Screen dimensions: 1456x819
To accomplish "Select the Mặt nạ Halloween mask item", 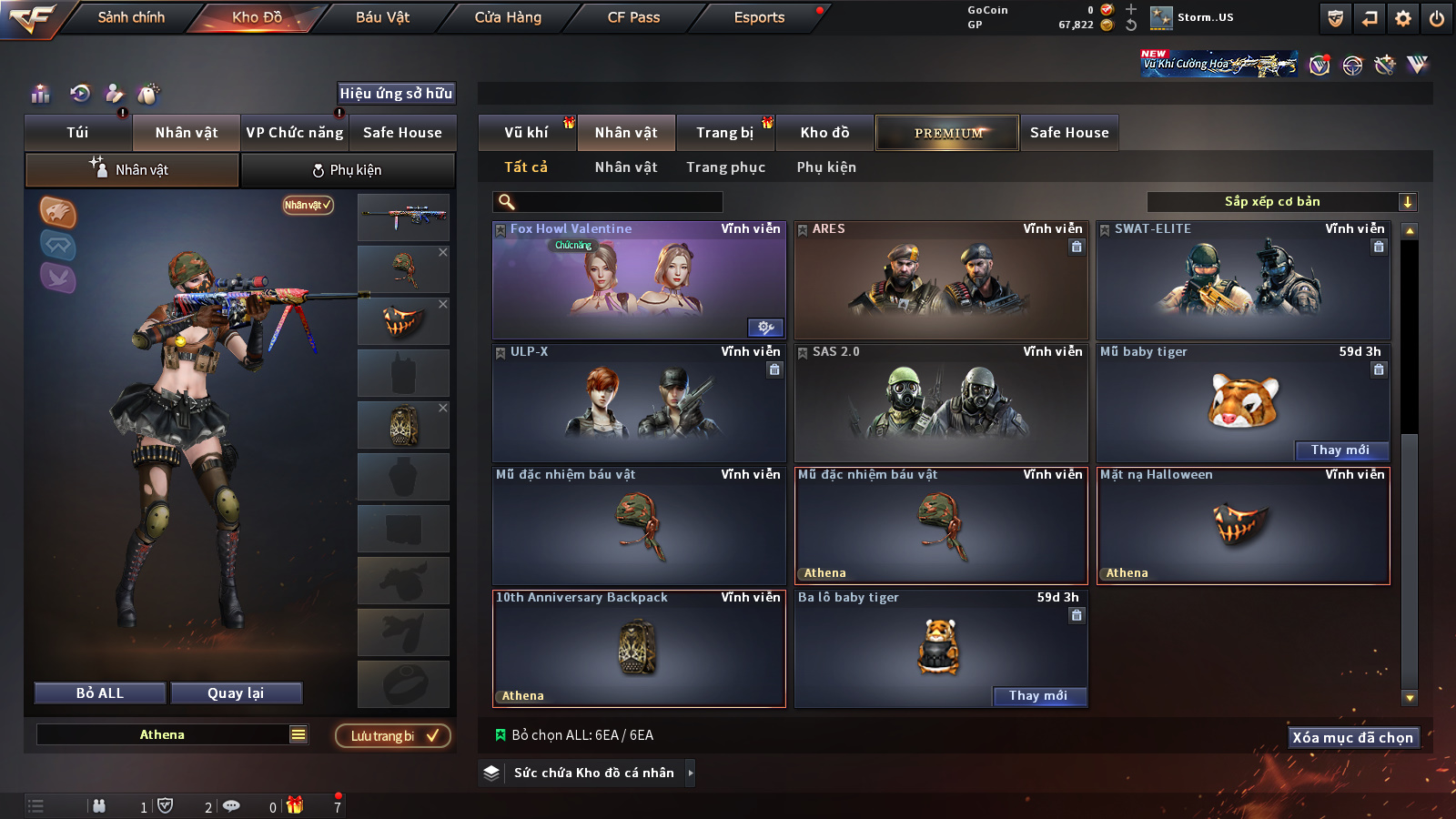I will [1242, 526].
